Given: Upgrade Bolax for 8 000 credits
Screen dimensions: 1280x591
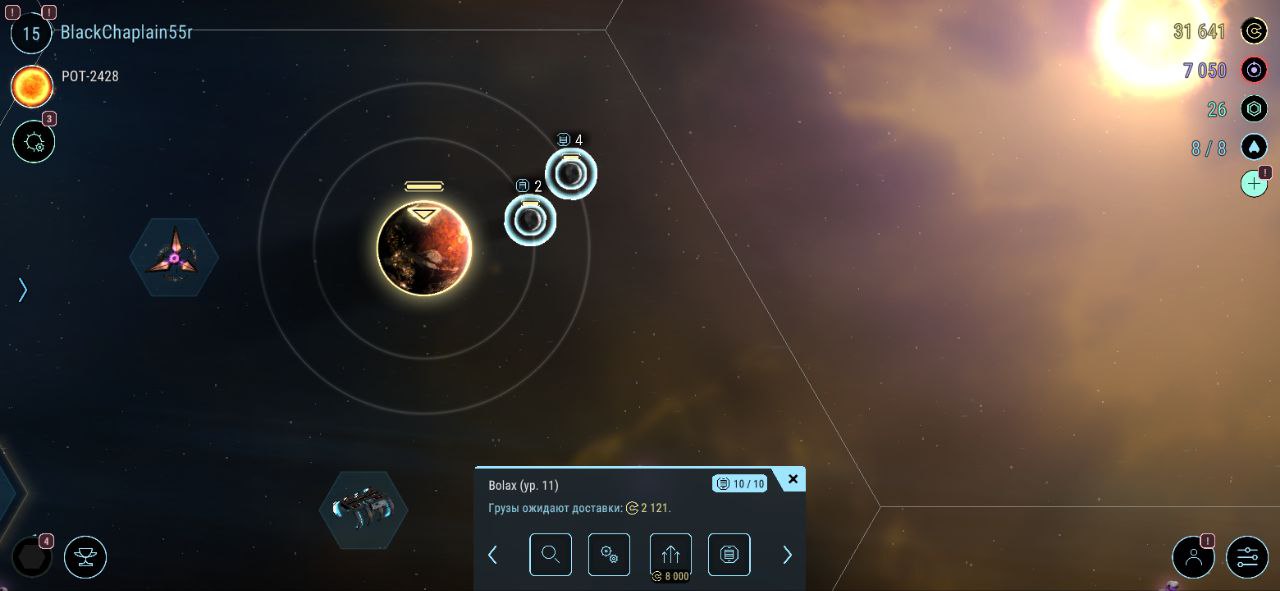Looking at the screenshot, I should point(670,556).
